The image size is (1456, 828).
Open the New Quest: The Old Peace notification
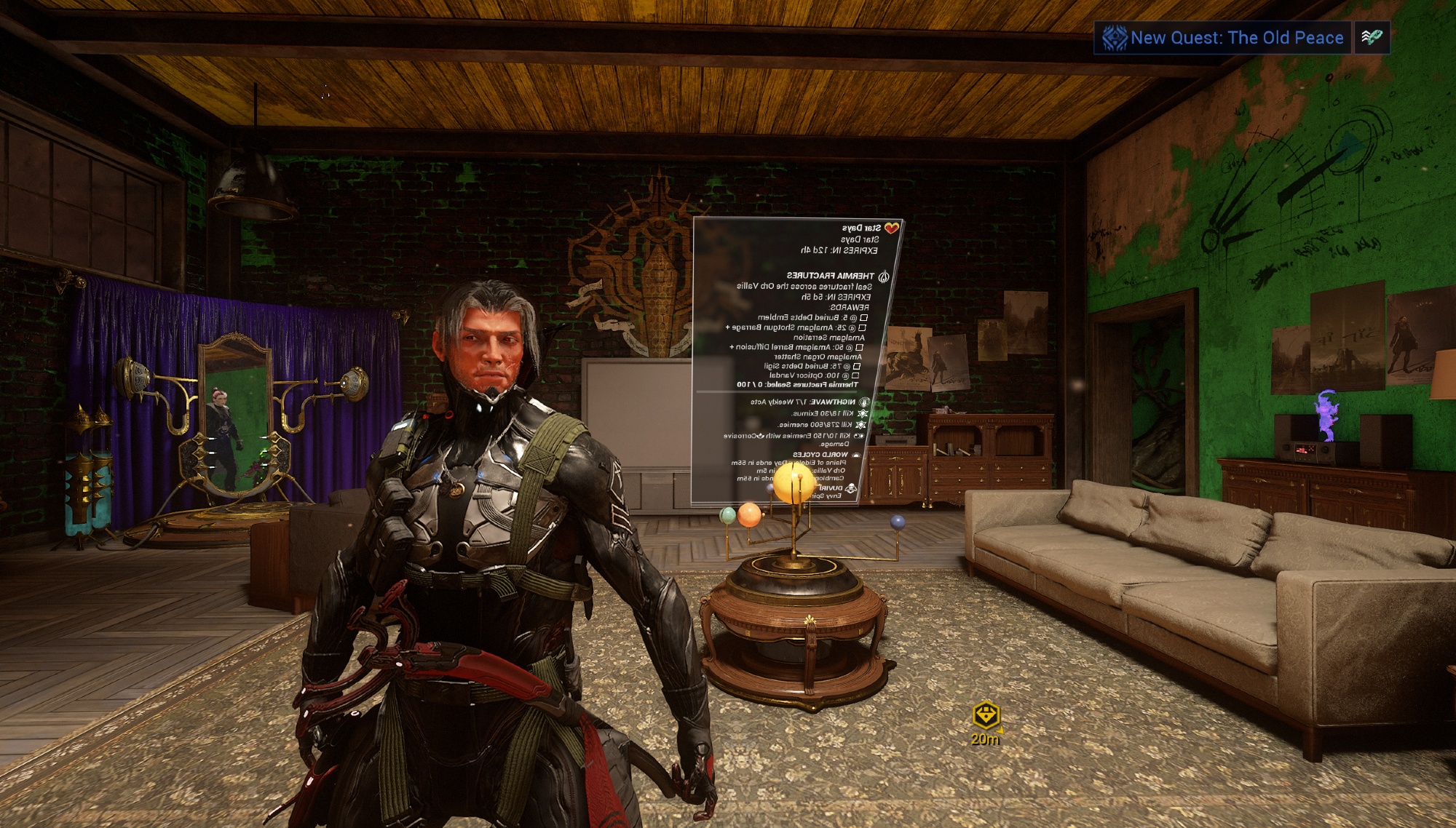(x=1222, y=38)
